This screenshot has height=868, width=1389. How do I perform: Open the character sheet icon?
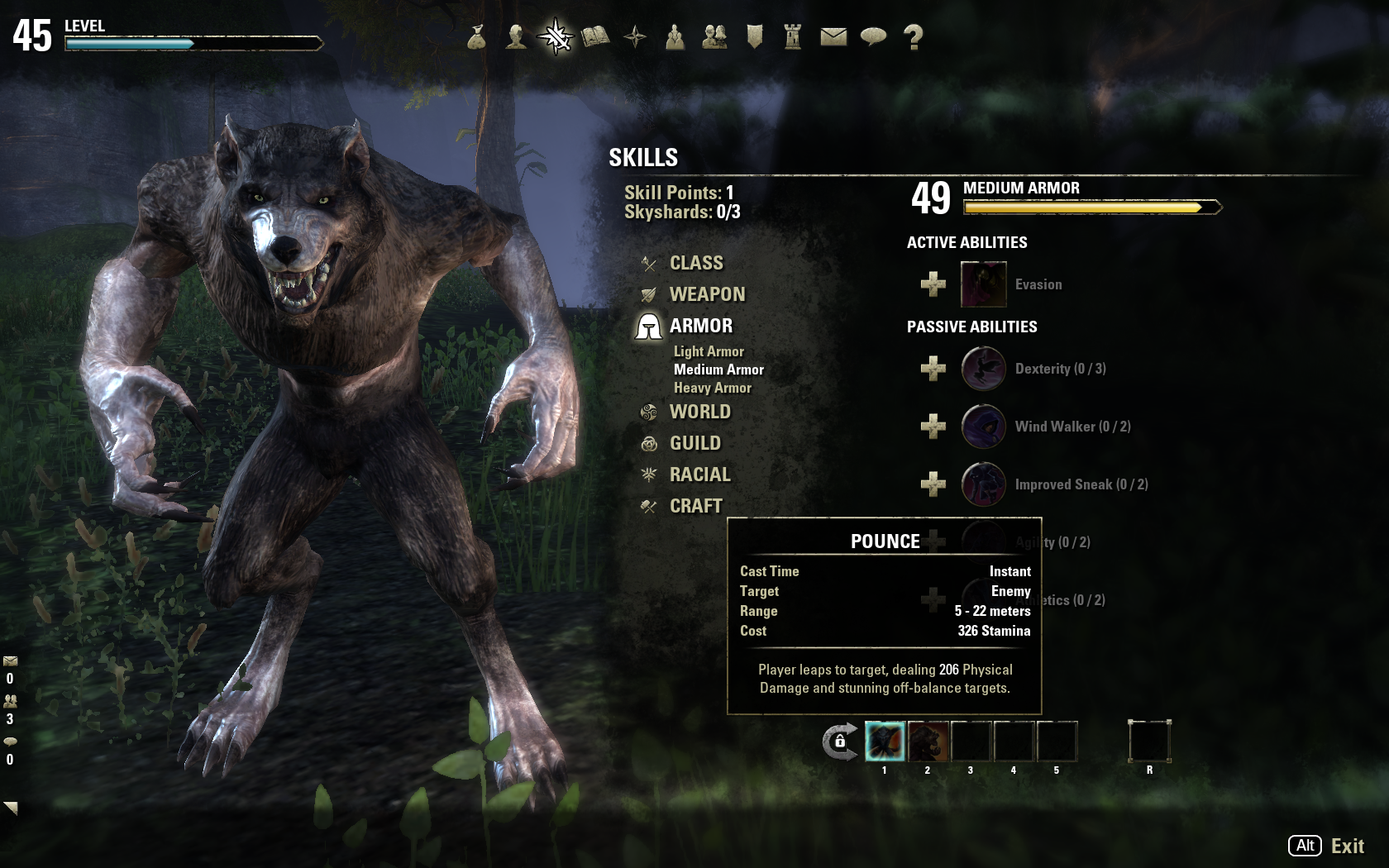[516, 37]
